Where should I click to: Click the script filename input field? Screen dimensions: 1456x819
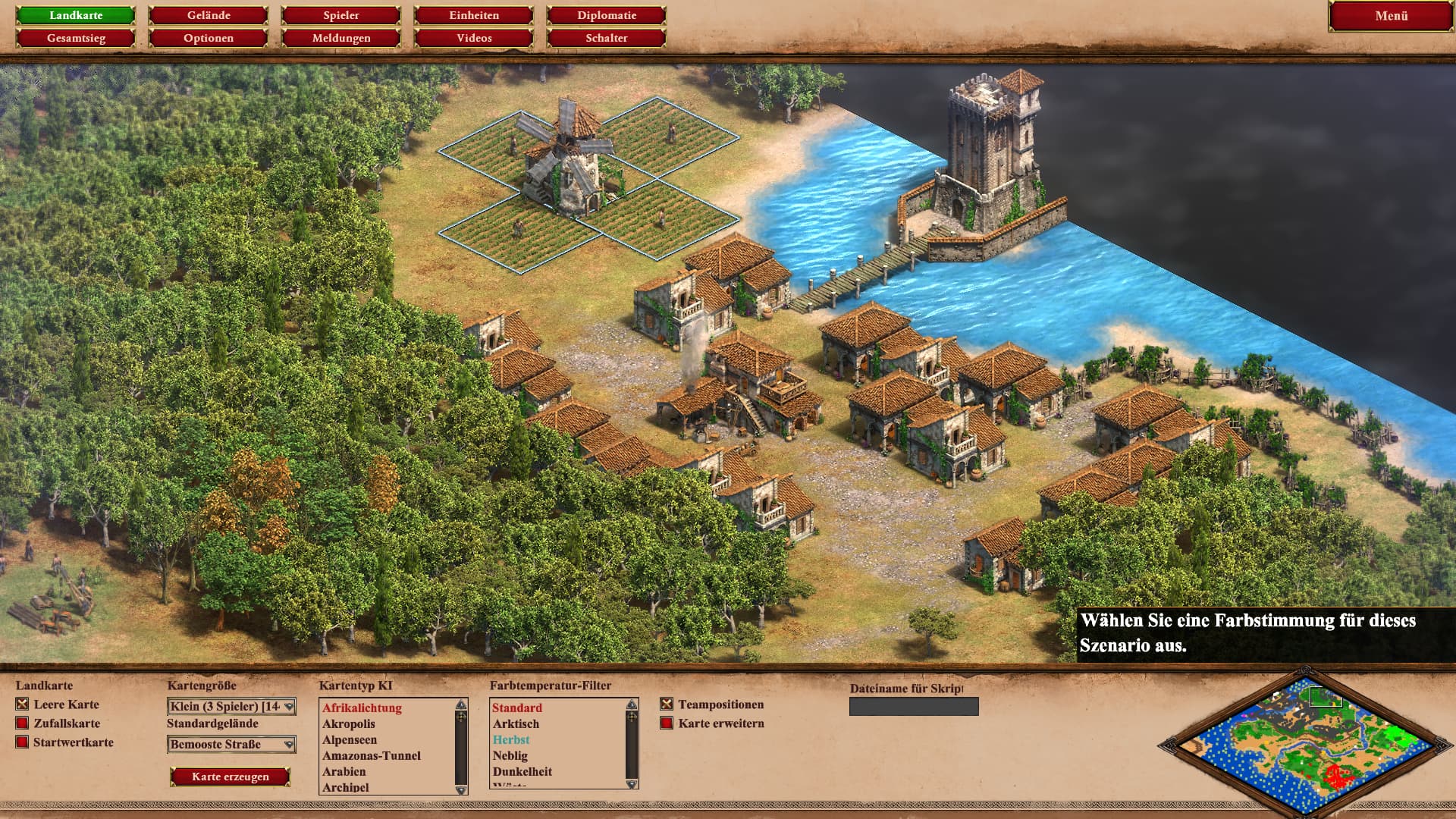click(x=914, y=707)
